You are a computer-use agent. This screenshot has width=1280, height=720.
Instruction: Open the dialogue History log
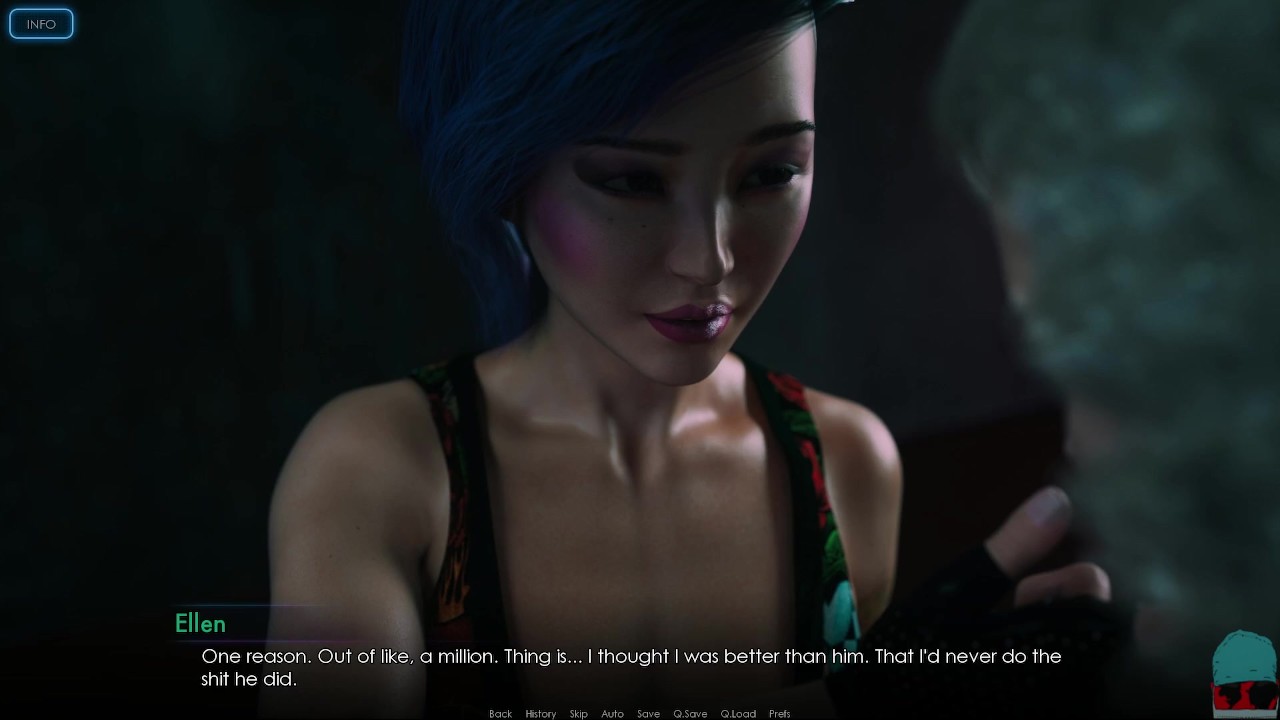tap(540, 714)
